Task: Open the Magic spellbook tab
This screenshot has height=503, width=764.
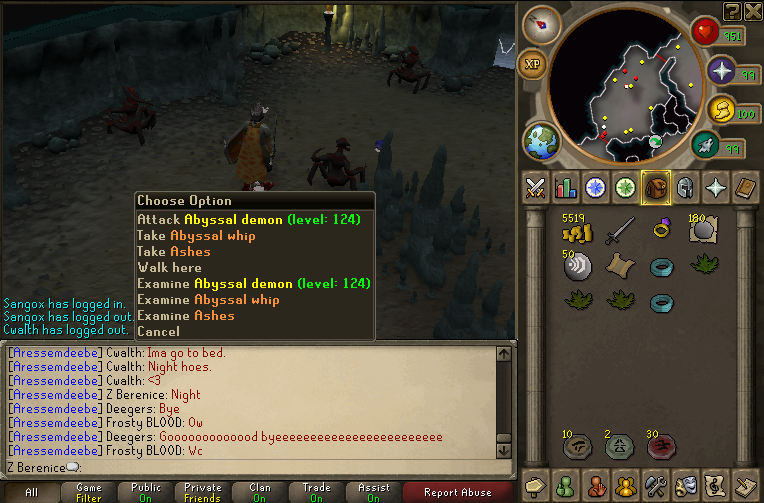Action: [x=715, y=187]
